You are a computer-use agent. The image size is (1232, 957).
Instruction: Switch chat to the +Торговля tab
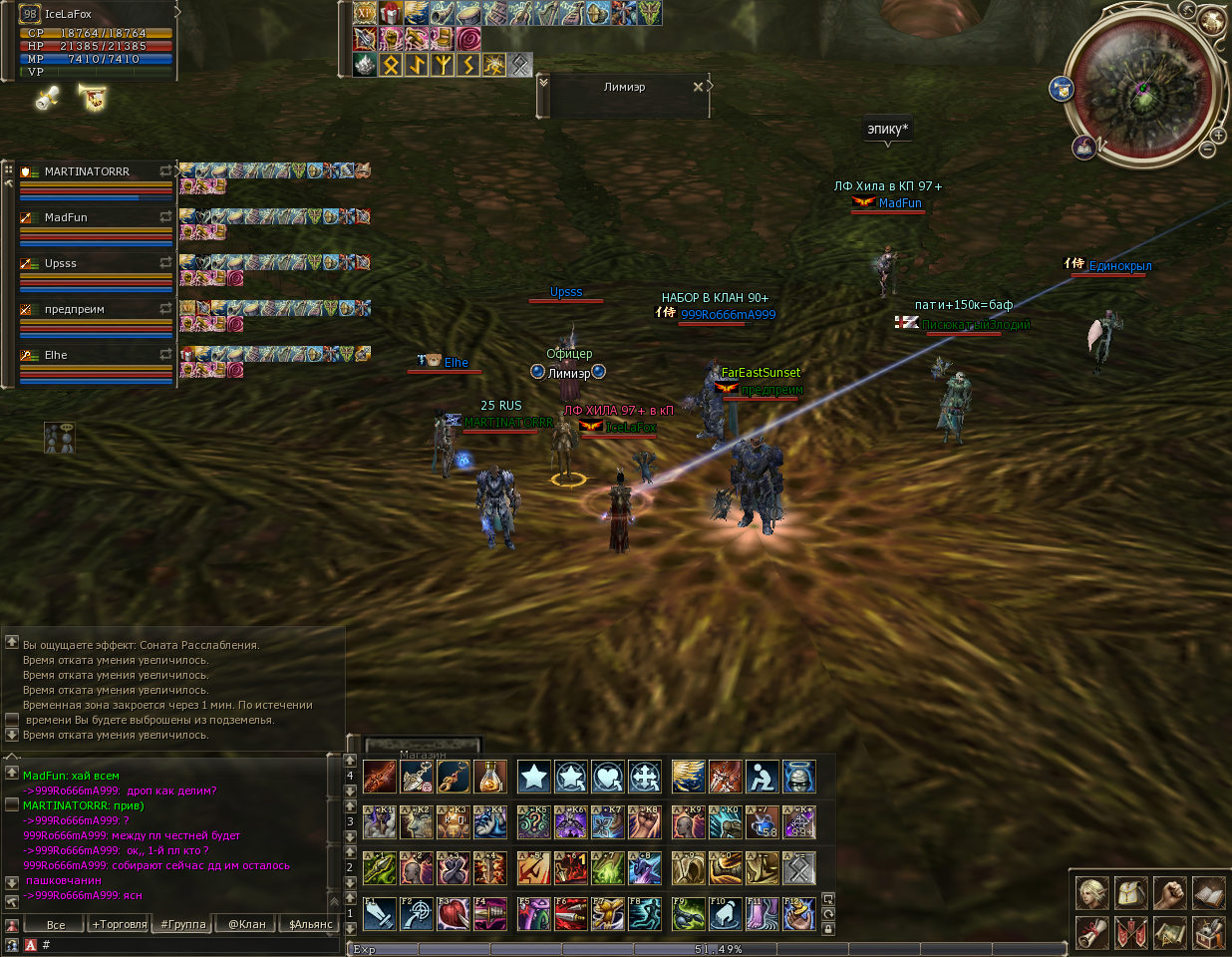coord(119,924)
